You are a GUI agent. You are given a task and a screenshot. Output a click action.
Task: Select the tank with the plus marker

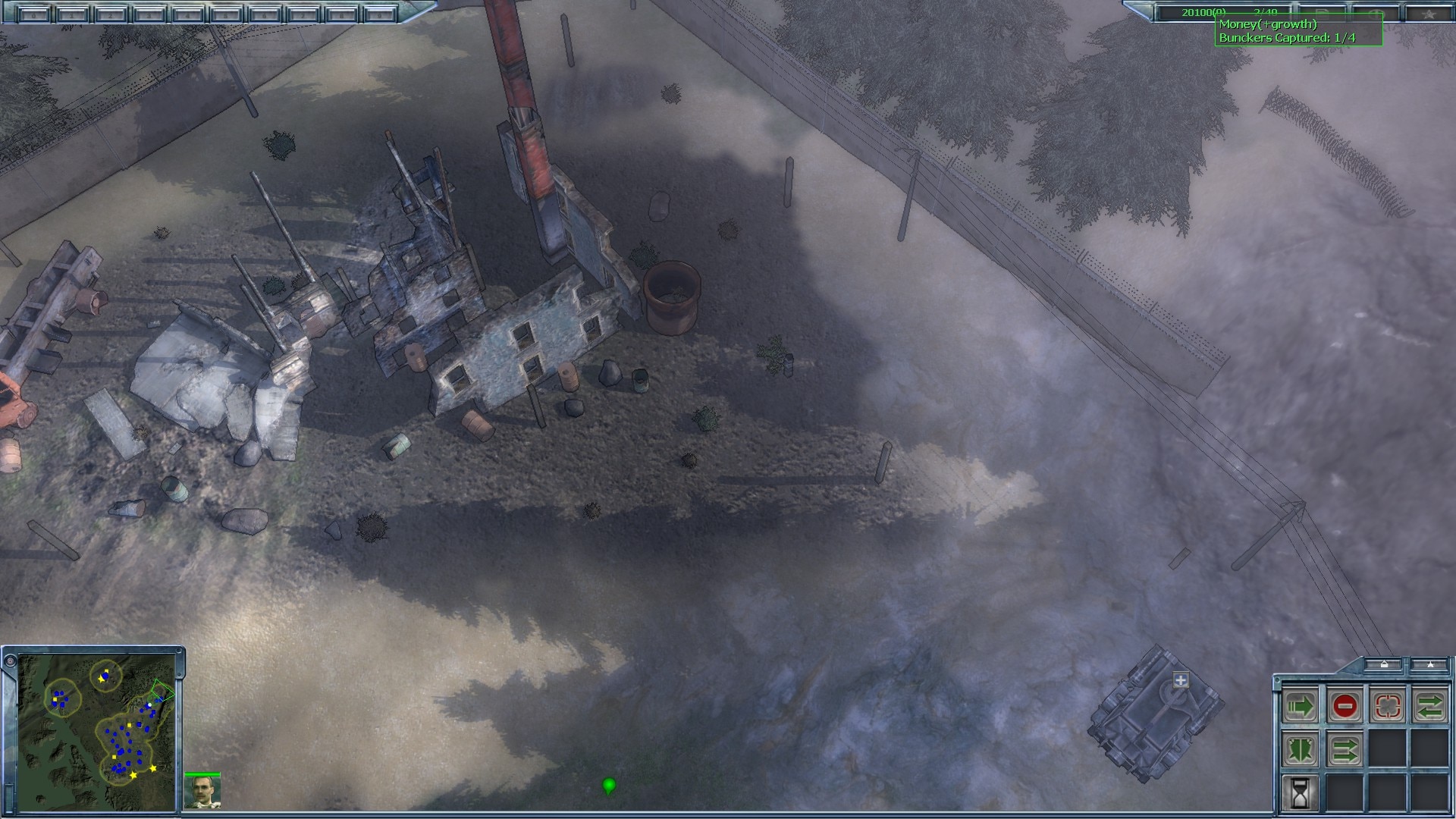[1153, 714]
